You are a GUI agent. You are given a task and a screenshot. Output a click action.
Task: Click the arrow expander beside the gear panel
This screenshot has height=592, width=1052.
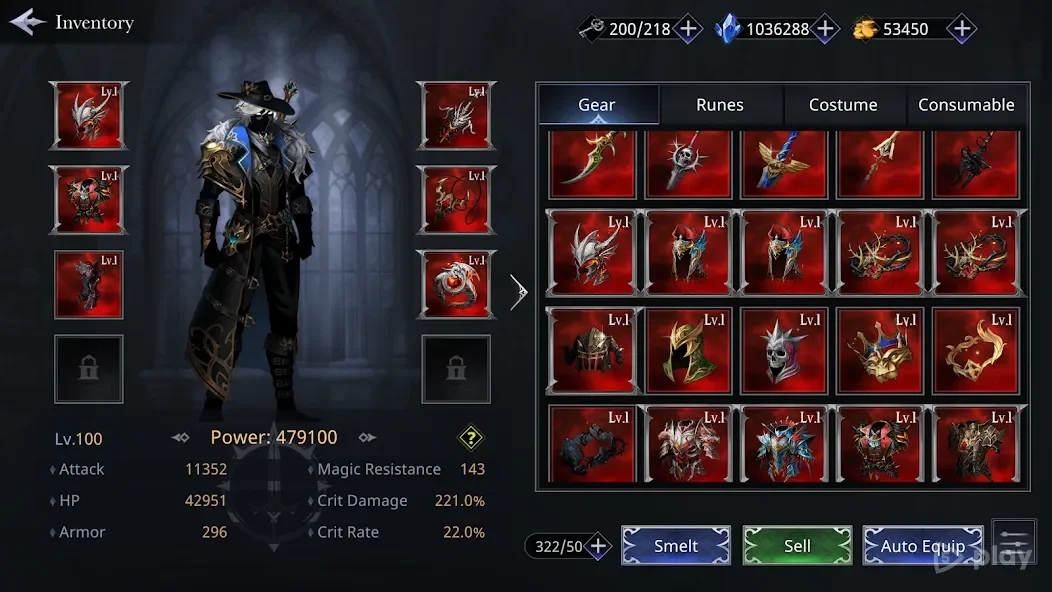pyautogui.click(x=518, y=292)
